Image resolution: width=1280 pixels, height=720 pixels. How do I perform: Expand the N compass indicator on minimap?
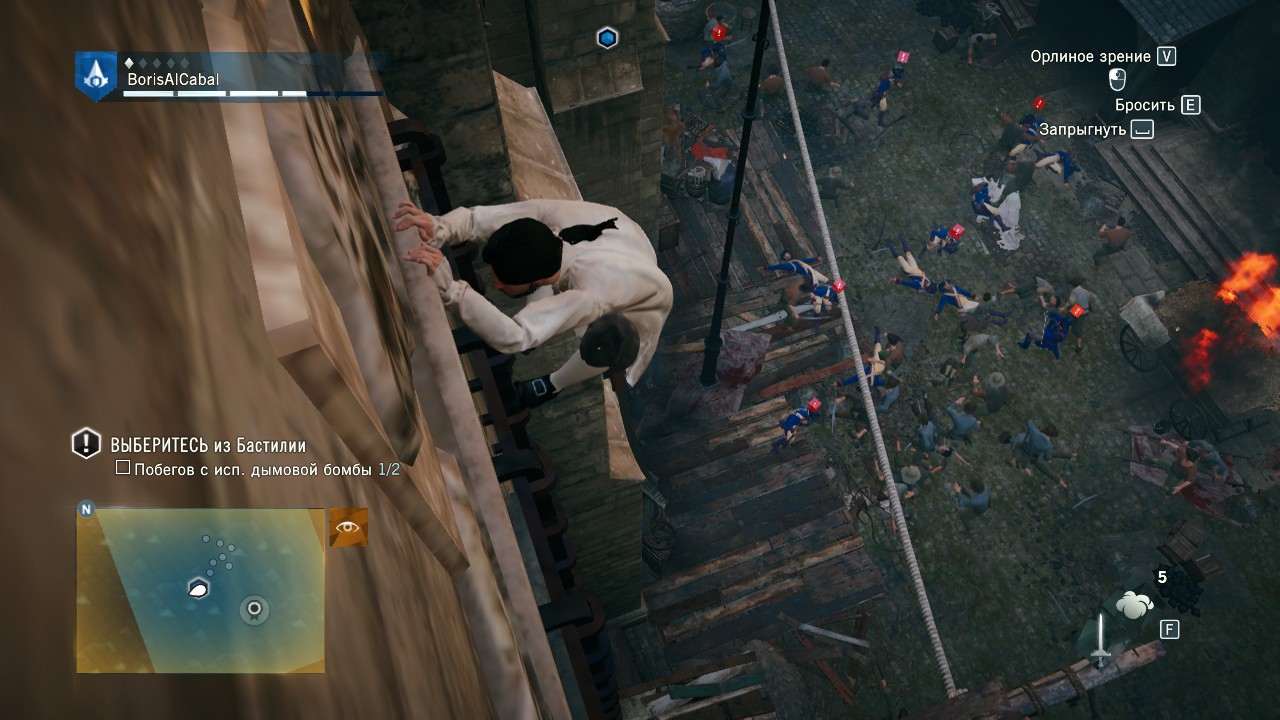(86, 511)
